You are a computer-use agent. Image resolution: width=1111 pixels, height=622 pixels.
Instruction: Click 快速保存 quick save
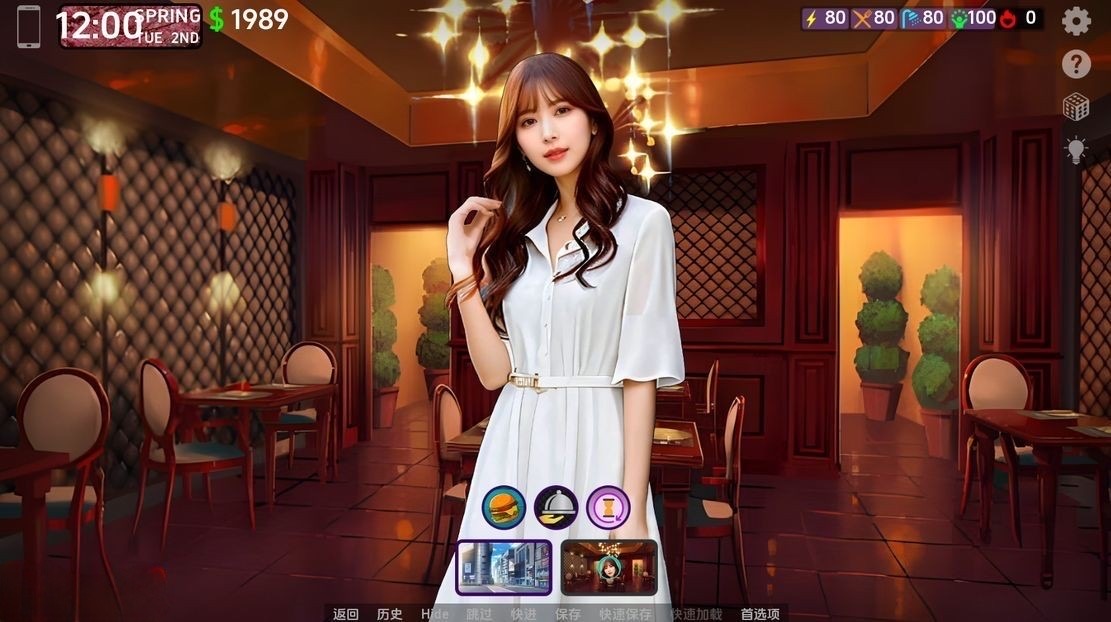click(x=626, y=614)
